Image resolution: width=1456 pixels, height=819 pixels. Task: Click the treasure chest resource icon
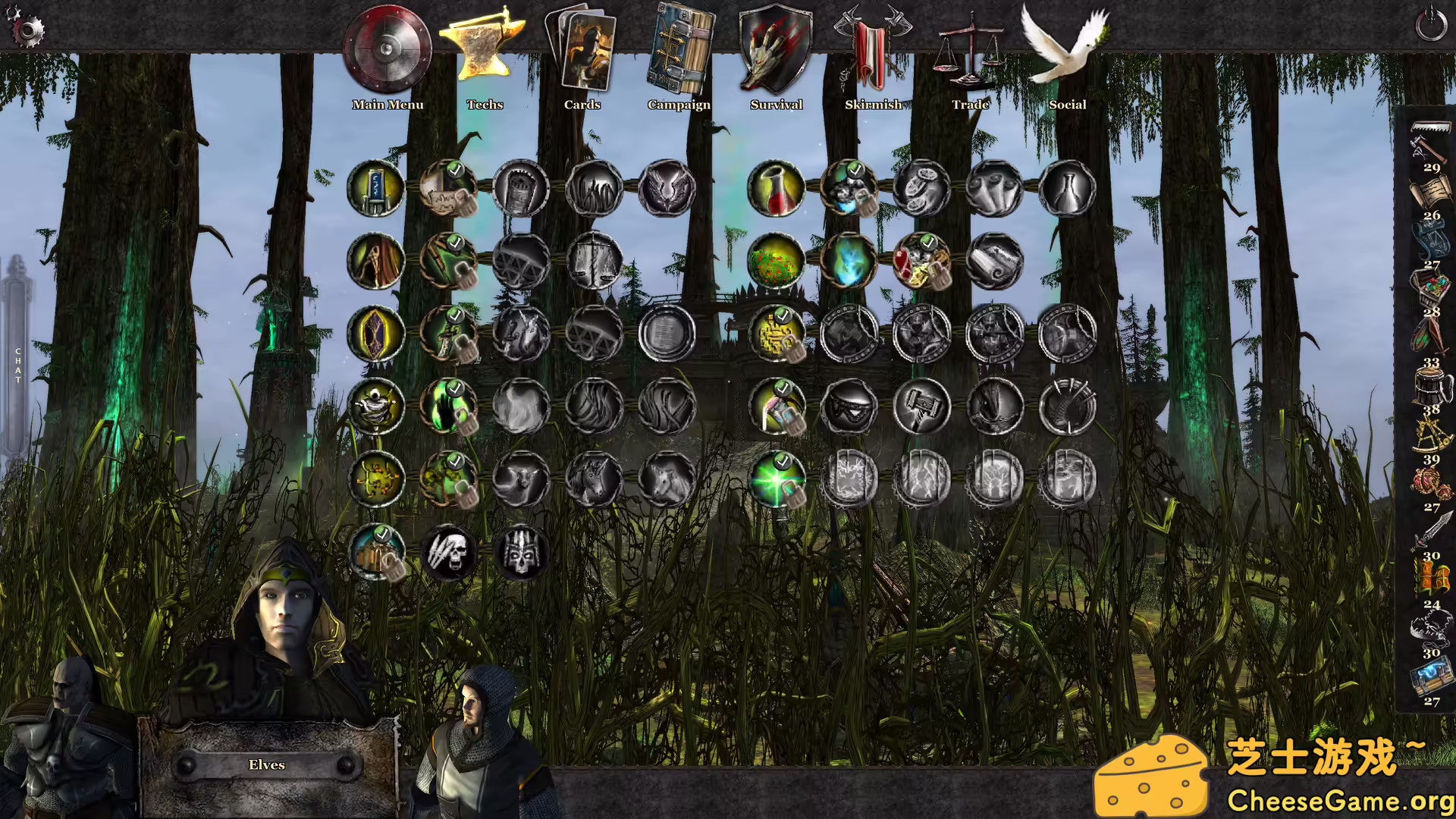[x=1430, y=288]
